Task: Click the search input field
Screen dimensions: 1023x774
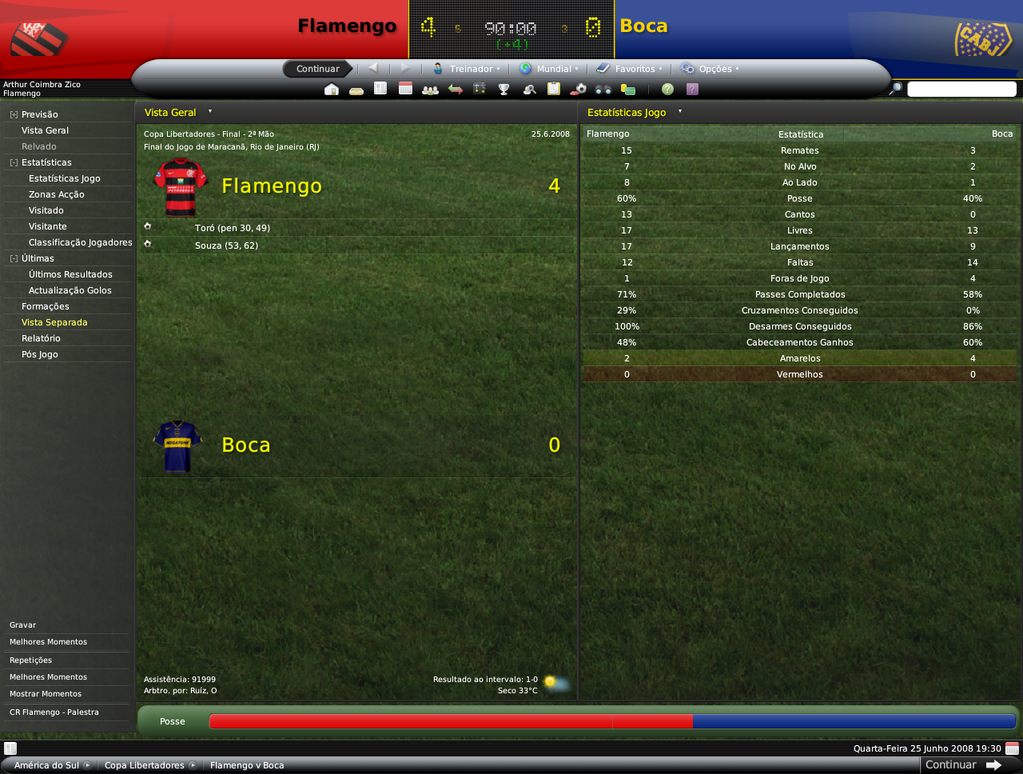Action: [961, 89]
